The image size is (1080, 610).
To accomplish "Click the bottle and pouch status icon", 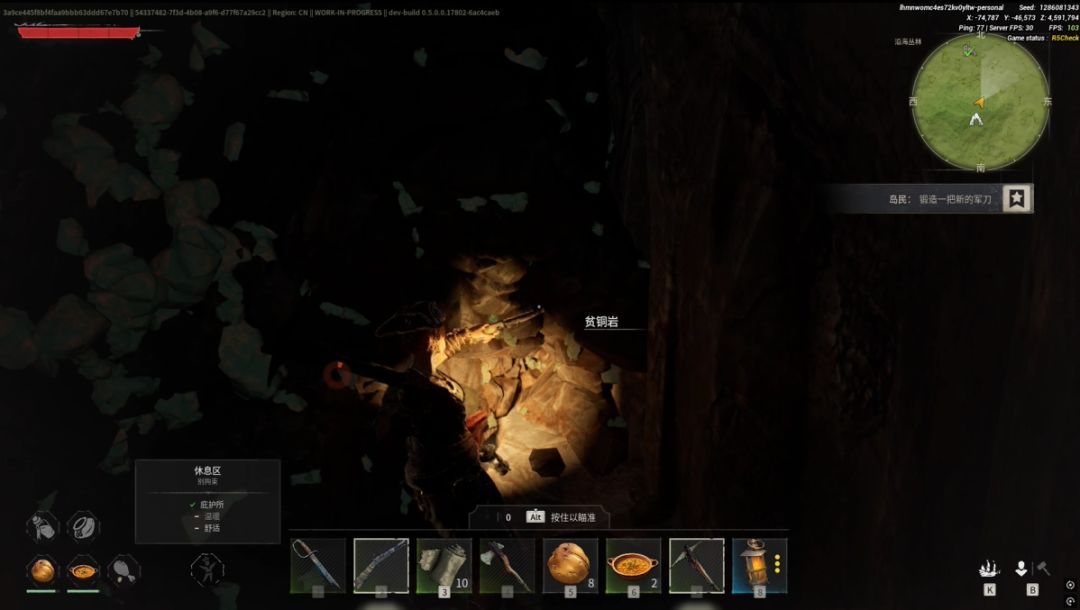I will click(x=42, y=526).
